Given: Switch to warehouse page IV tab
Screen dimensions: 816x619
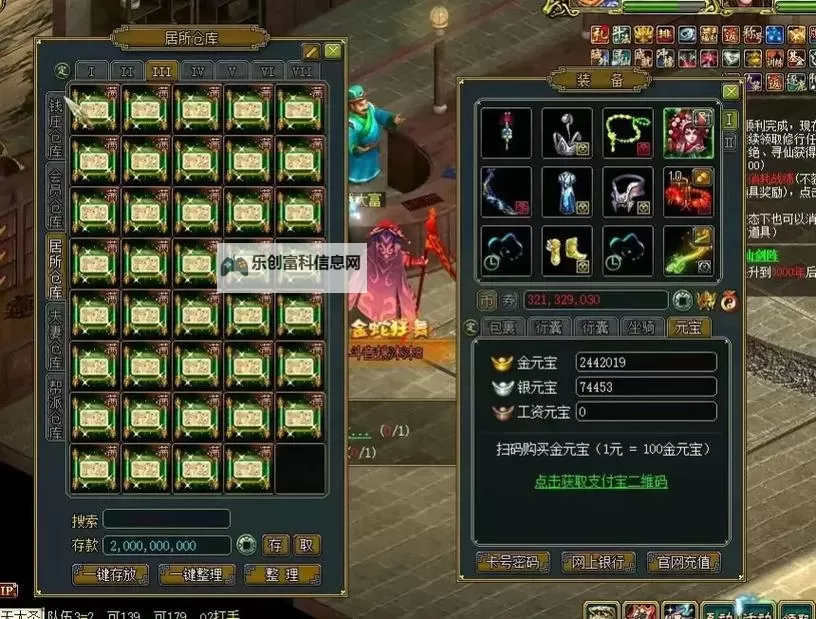Looking at the screenshot, I should (198, 72).
